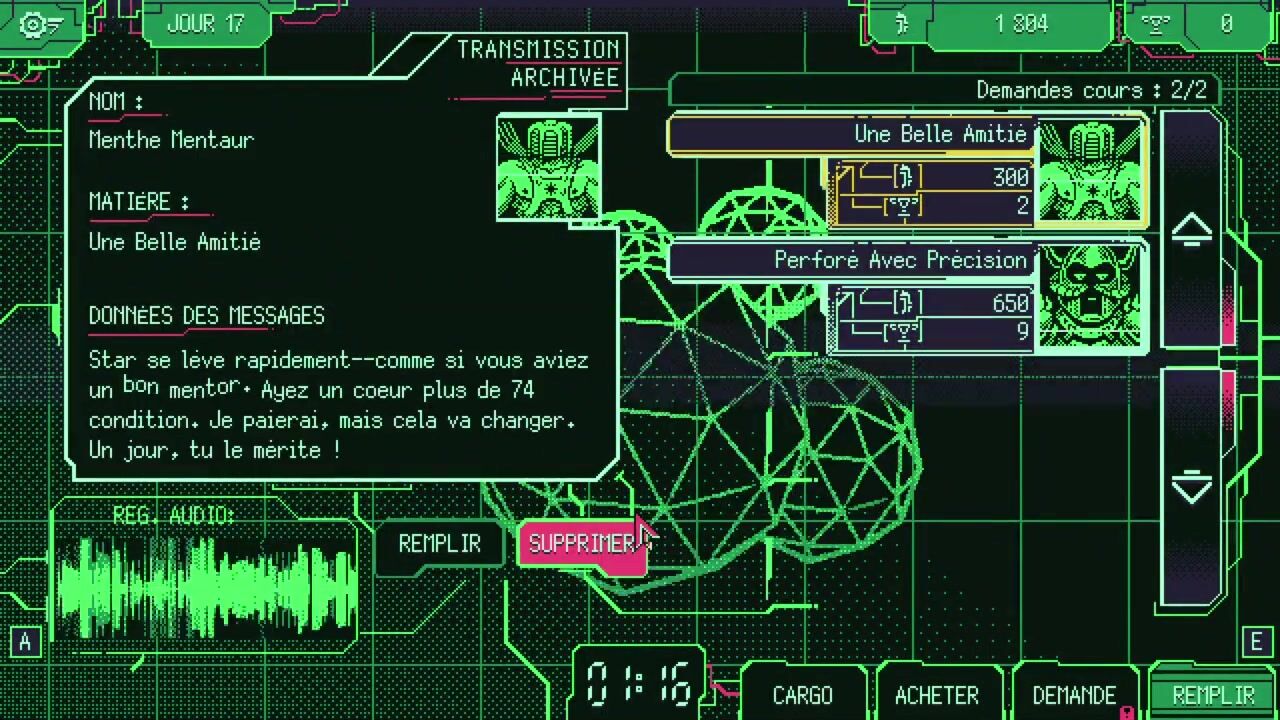Delete the message with SUPPRIMER

coord(580,544)
